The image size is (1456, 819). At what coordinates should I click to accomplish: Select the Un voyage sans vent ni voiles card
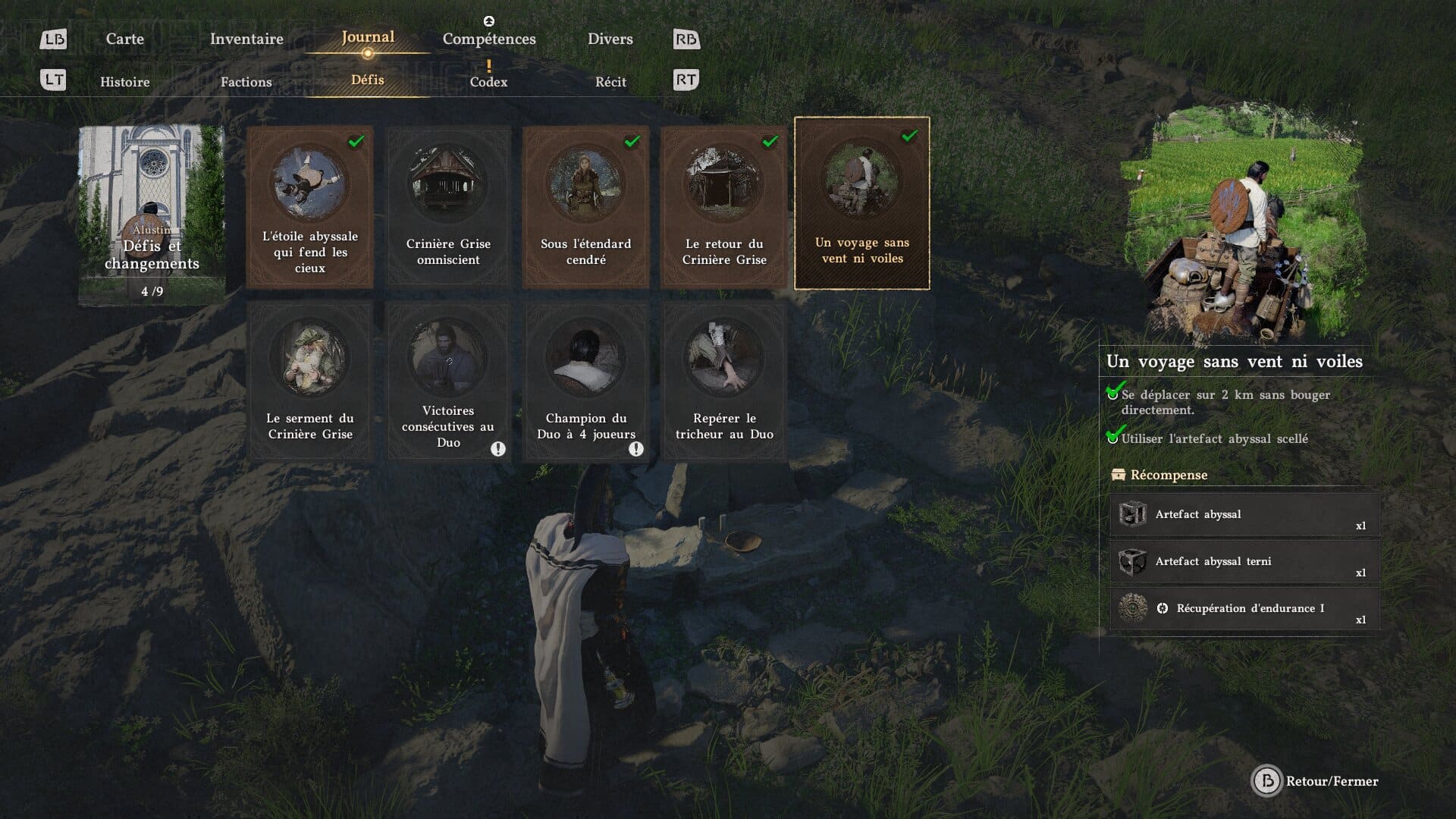coord(861,203)
